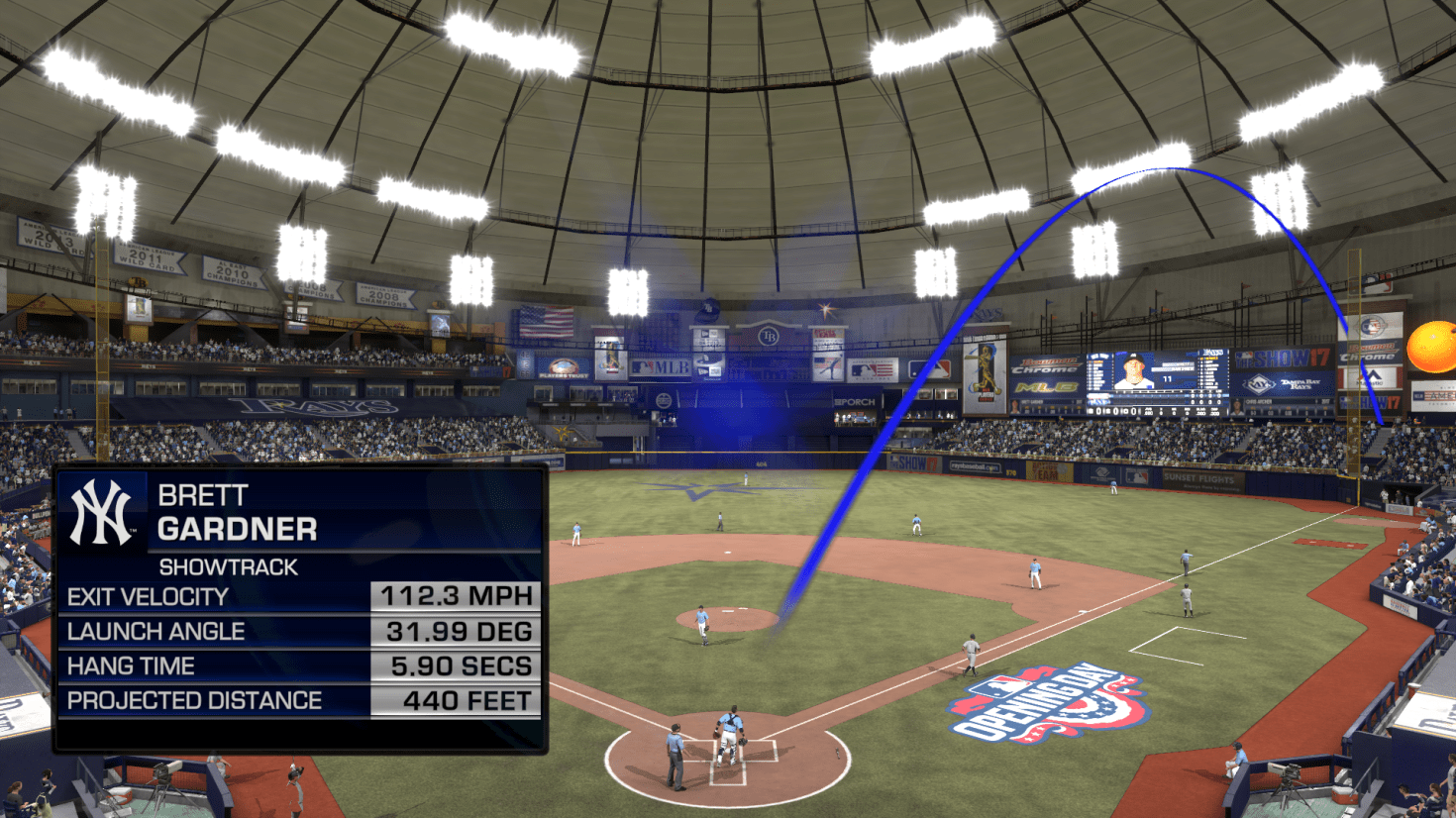Screen dimensions: 1456x818
Task: Click the TB cap emblem atop center field
Action: (709, 310)
